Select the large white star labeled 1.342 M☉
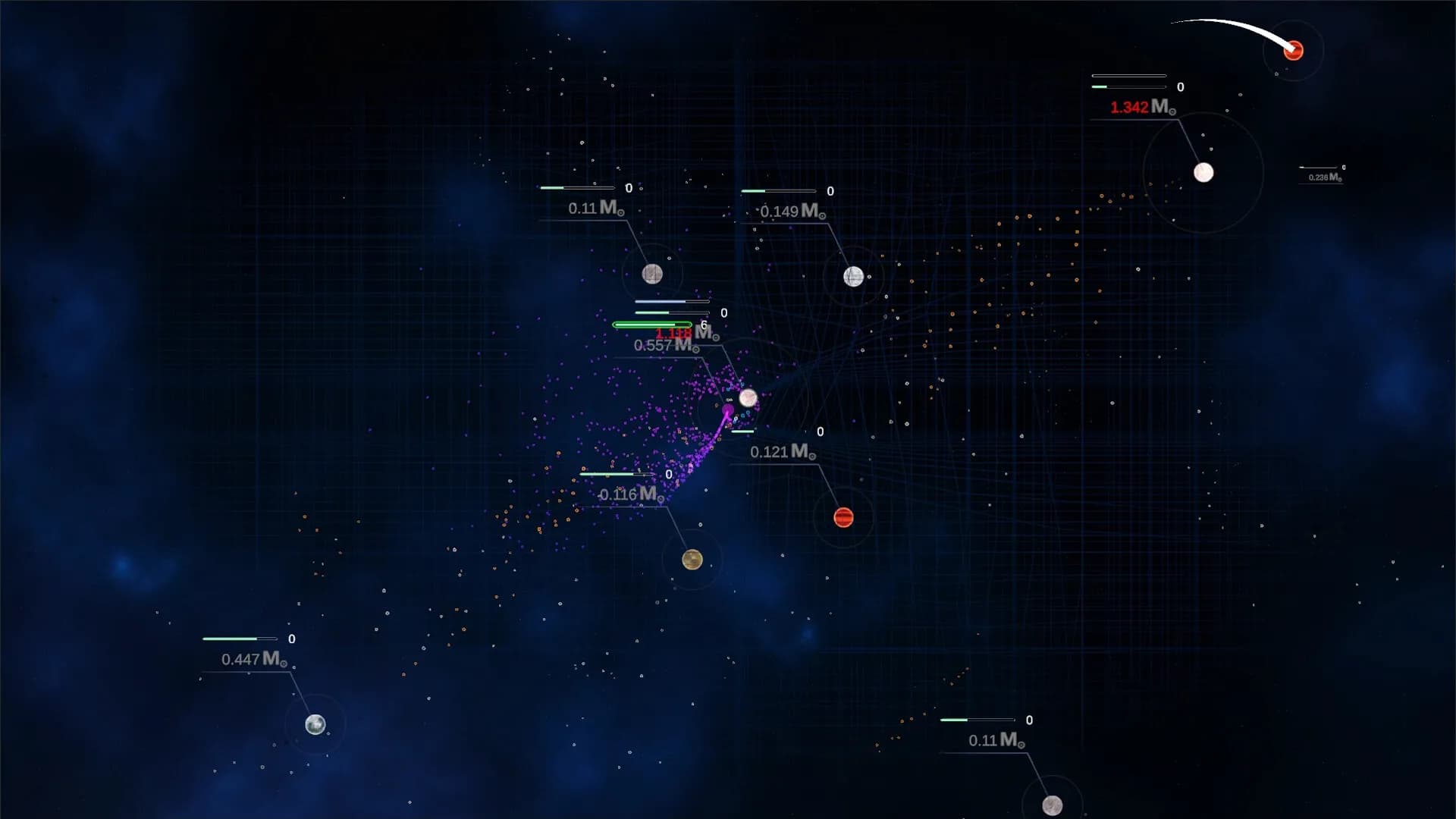This screenshot has height=819, width=1456. [1204, 173]
